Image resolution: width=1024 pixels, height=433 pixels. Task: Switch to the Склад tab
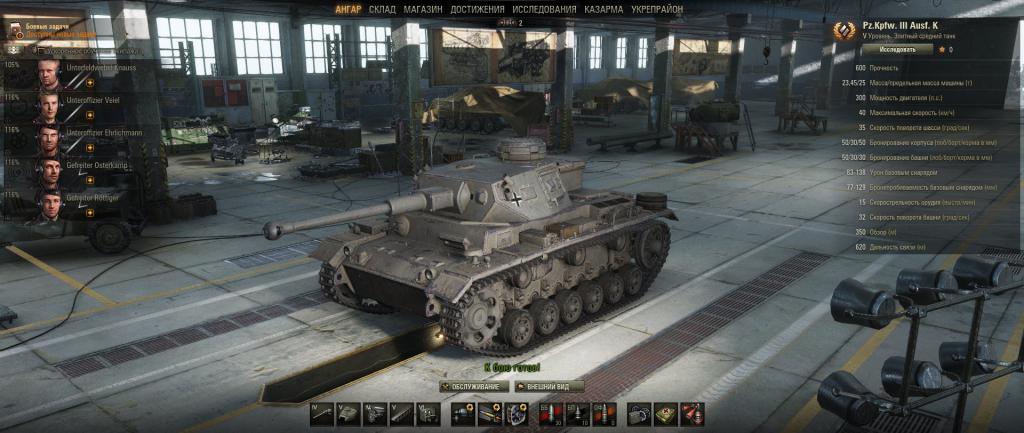tap(382, 9)
